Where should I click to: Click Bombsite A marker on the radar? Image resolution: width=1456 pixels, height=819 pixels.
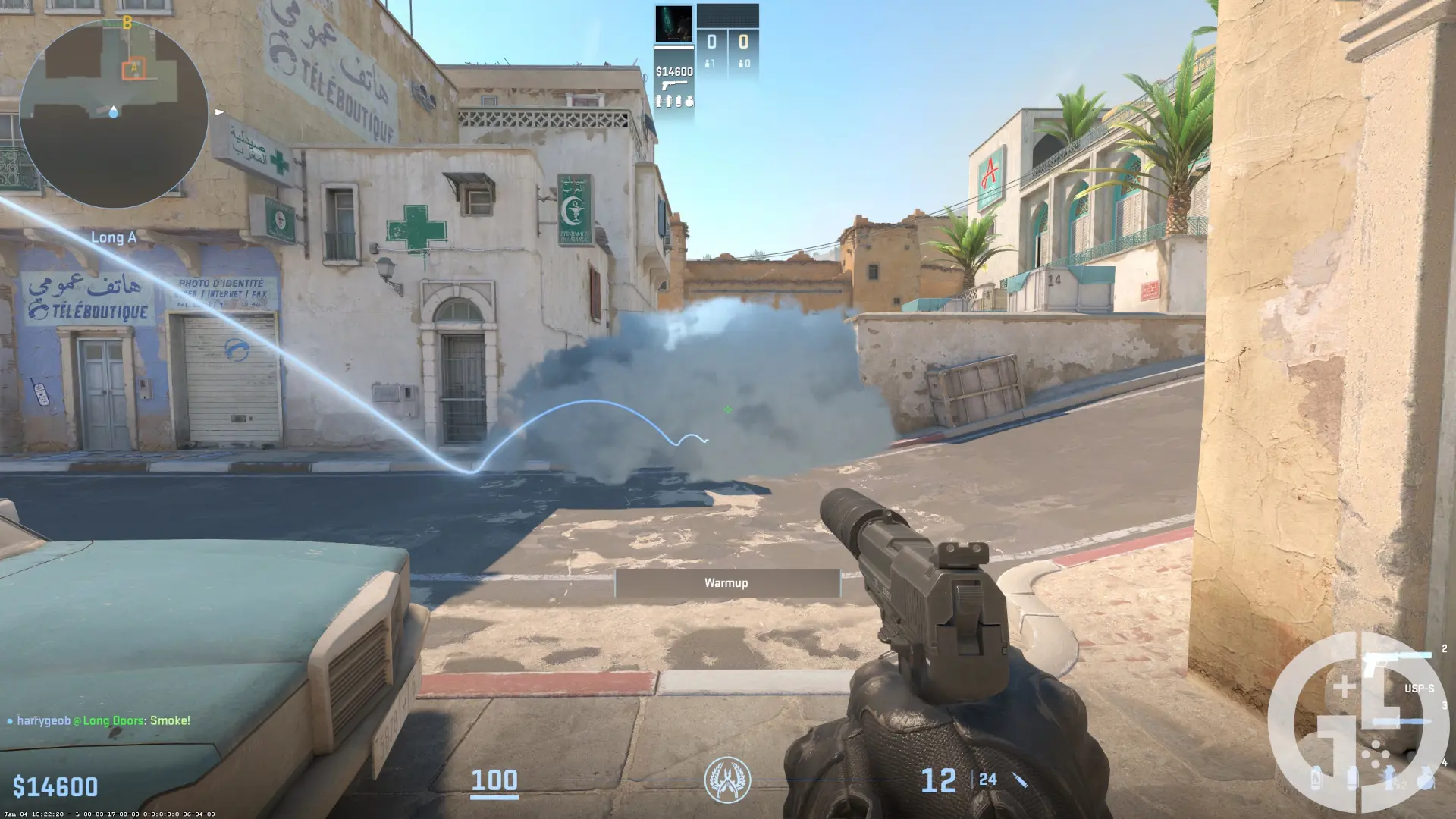133,67
